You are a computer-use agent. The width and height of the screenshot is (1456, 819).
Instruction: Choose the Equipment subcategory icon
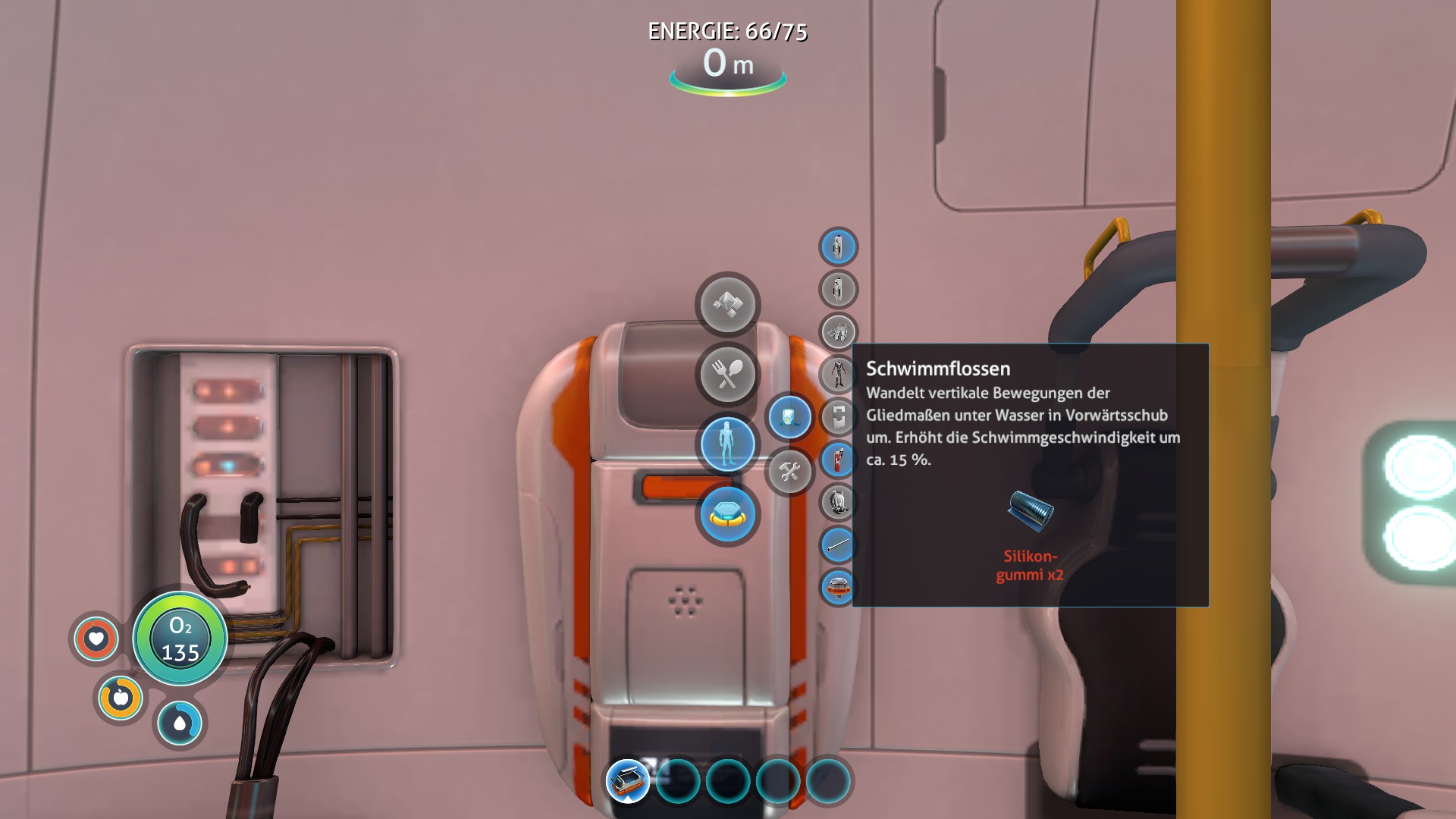pyautogui.click(x=789, y=416)
